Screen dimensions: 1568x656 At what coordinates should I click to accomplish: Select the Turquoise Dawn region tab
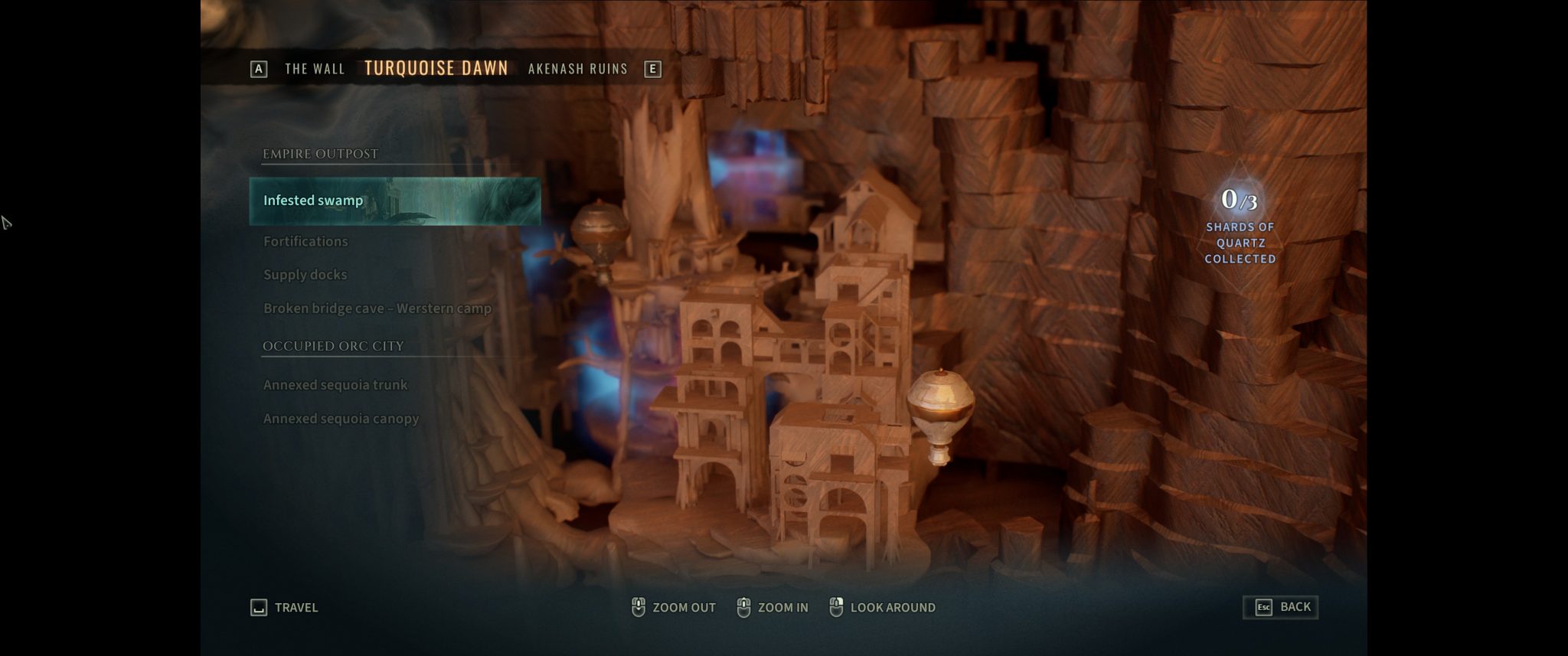tap(436, 68)
